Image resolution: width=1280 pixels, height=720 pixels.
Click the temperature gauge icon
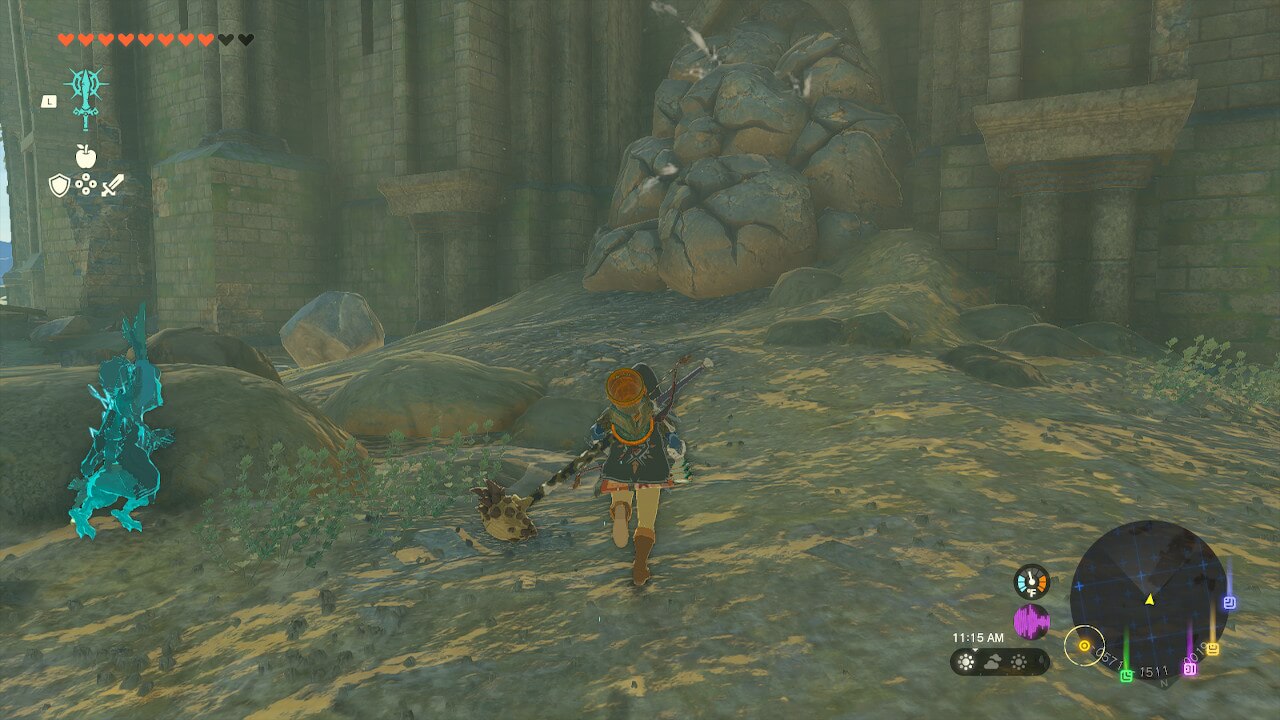click(1031, 581)
